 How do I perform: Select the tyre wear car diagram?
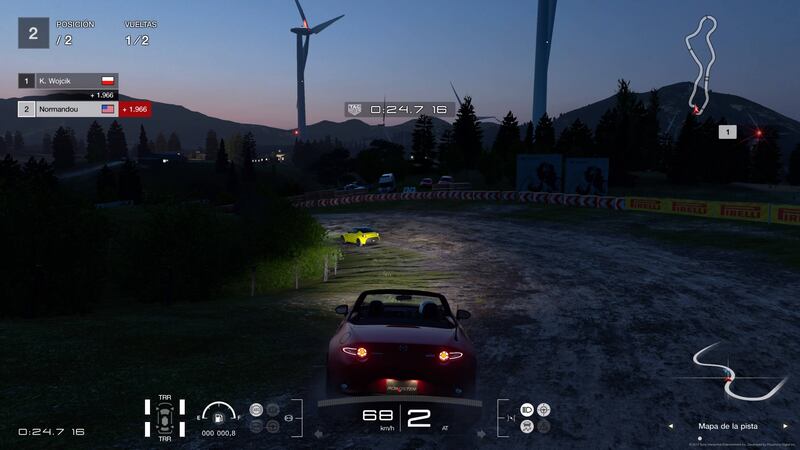click(x=164, y=417)
